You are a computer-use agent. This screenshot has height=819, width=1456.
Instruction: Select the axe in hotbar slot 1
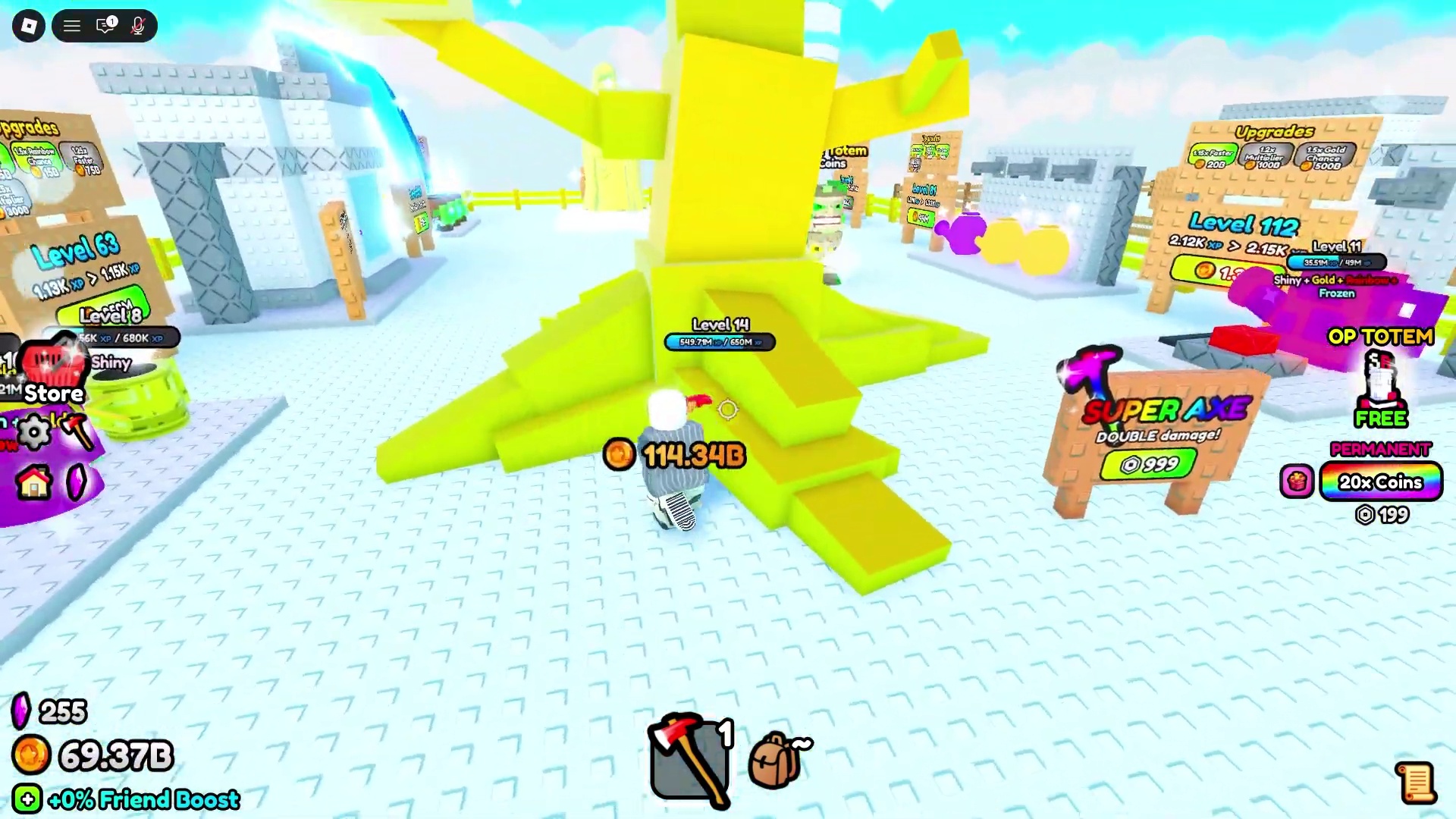[x=689, y=758]
